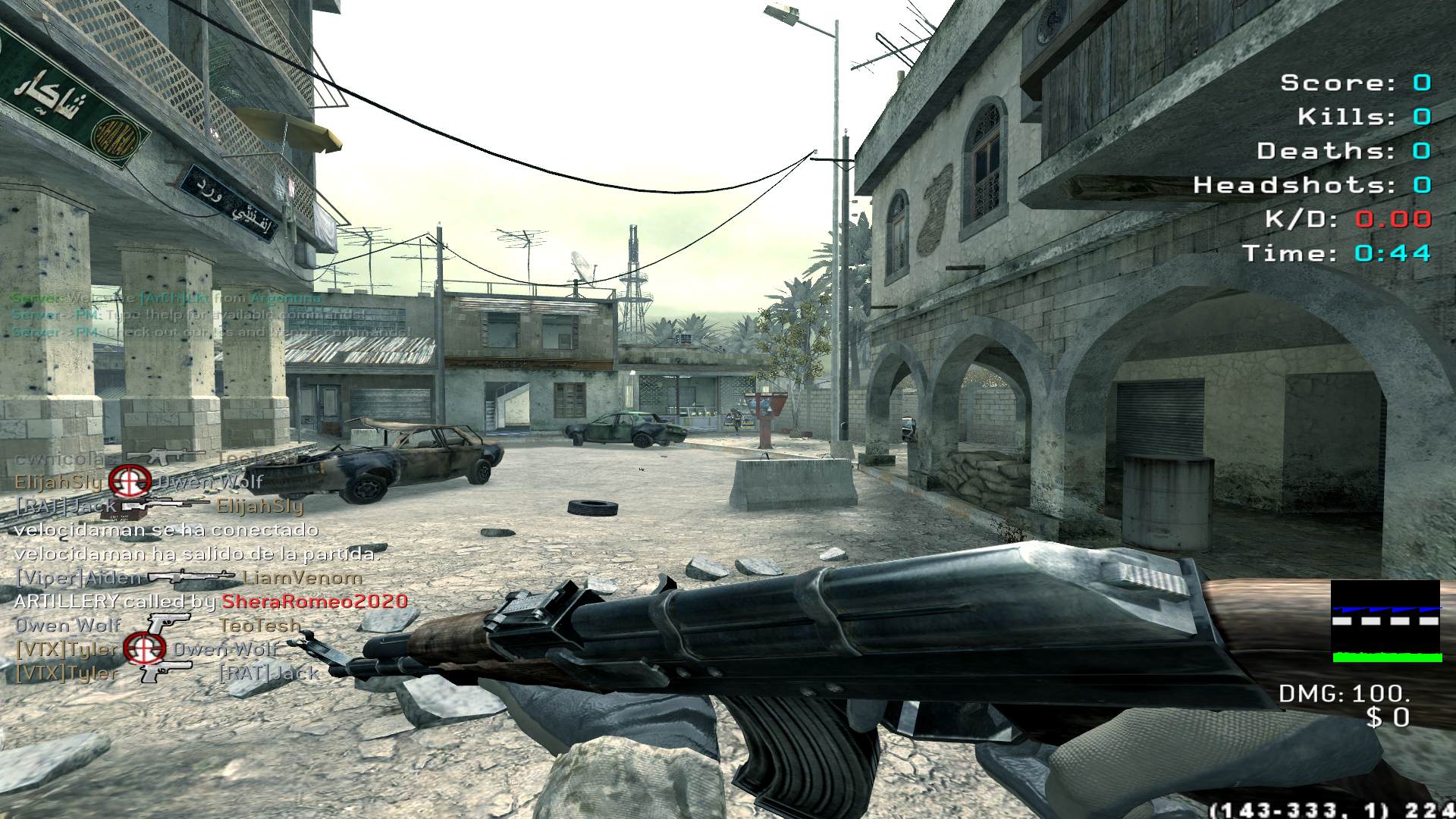Click the network lagometer graph

click(1385, 621)
